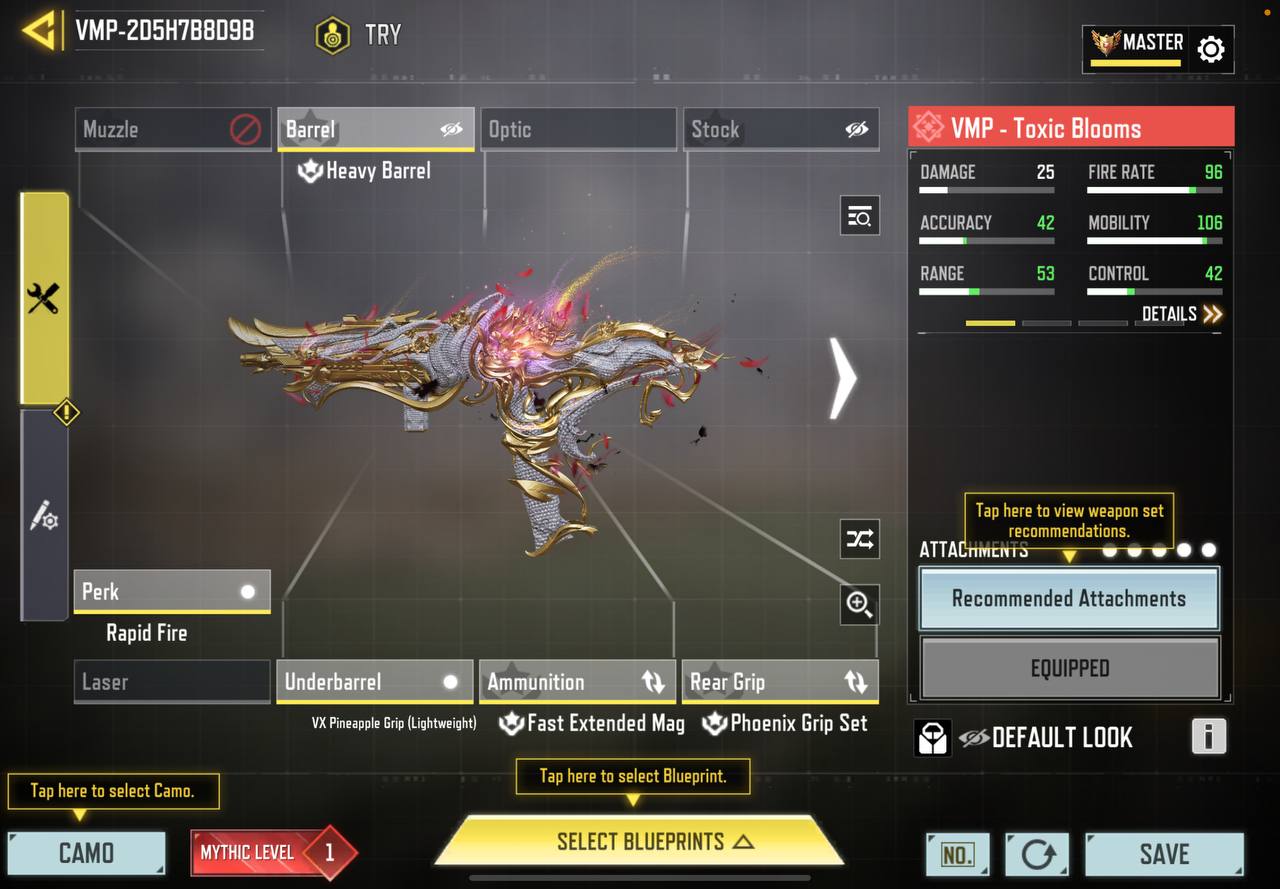Open settings with the gear icon
Viewport: 1280px width, 889px height.
click(x=1210, y=49)
